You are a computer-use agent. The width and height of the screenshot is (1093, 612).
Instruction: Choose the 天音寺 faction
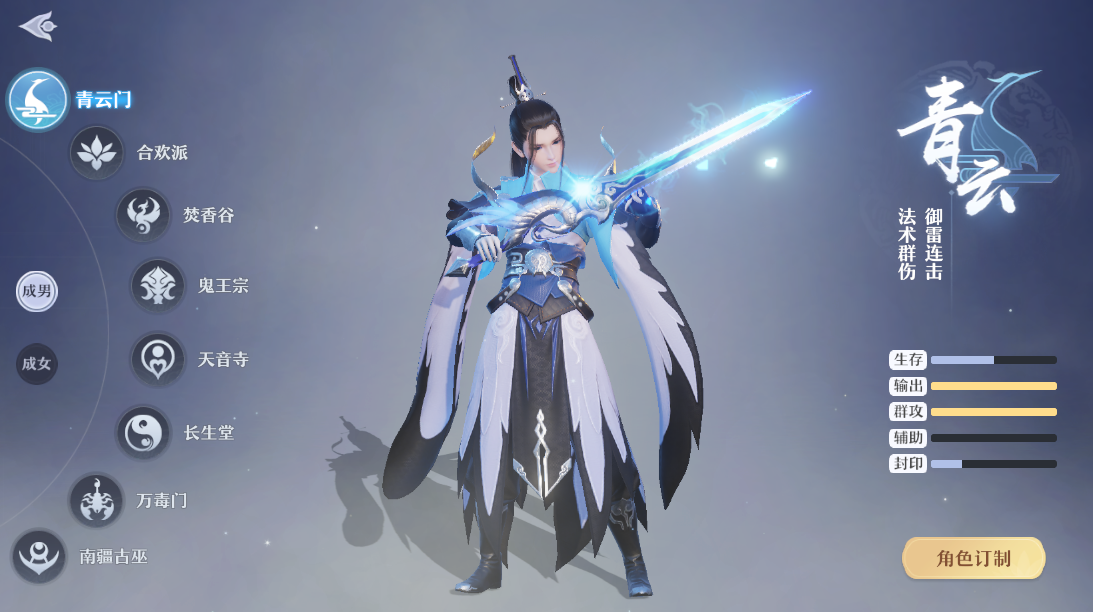(158, 359)
